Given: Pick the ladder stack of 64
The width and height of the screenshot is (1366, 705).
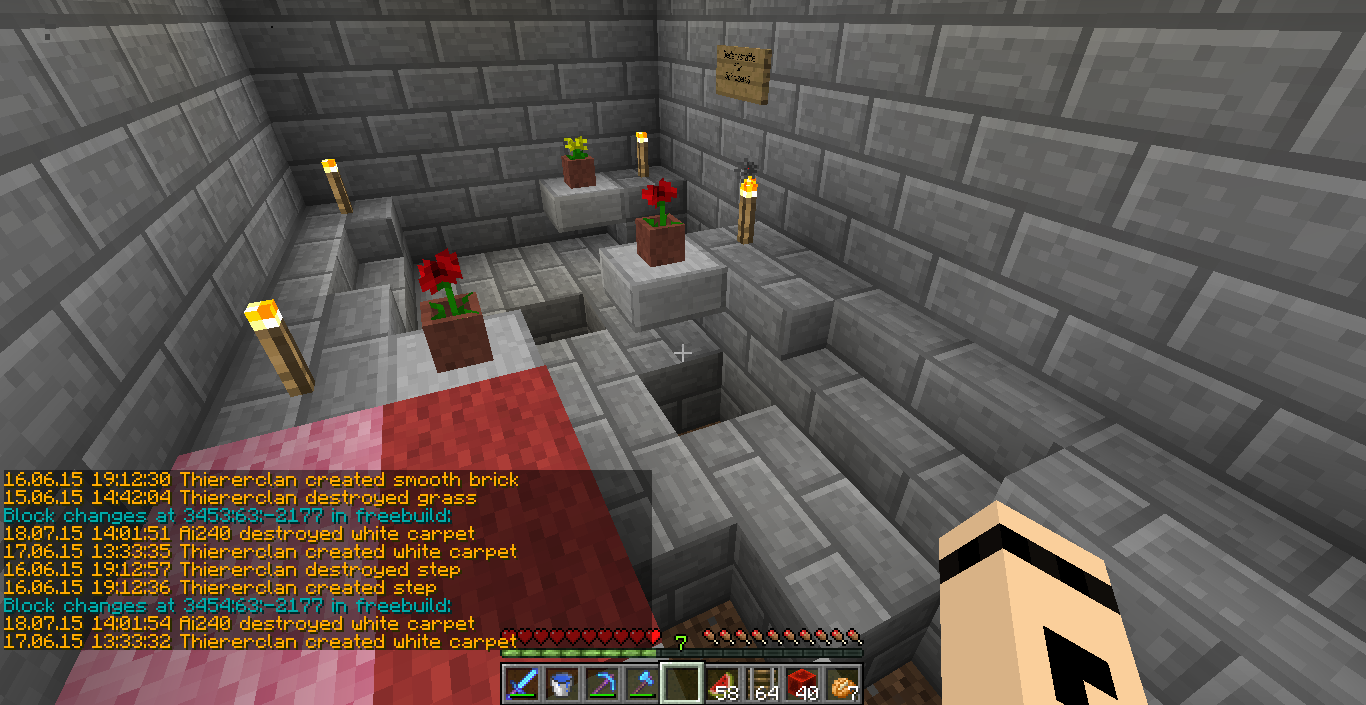Looking at the screenshot, I should pyautogui.click(x=762, y=684).
